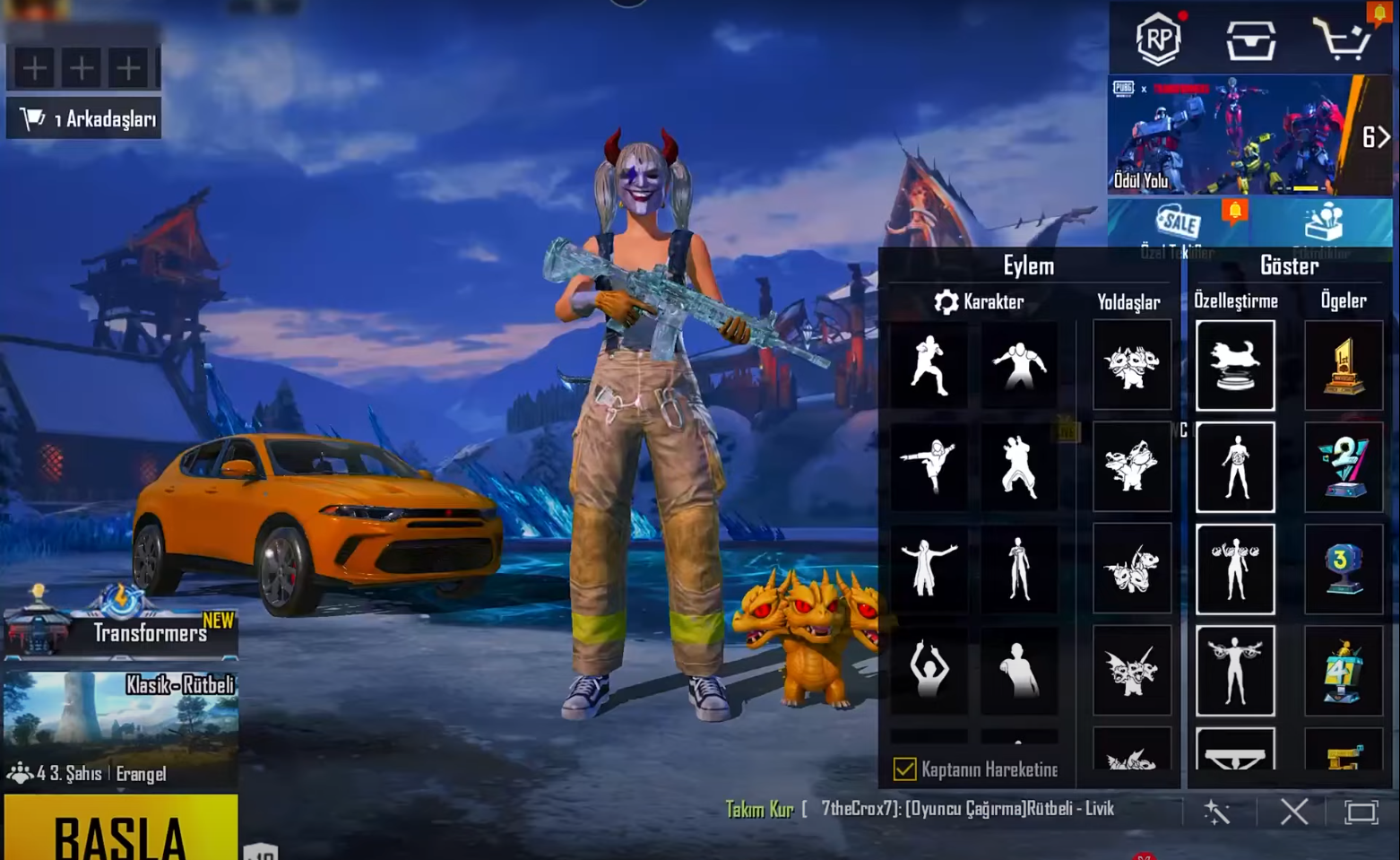Select the Özelleştirme customization header
The image size is (1400, 860).
[x=1235, y=301]
